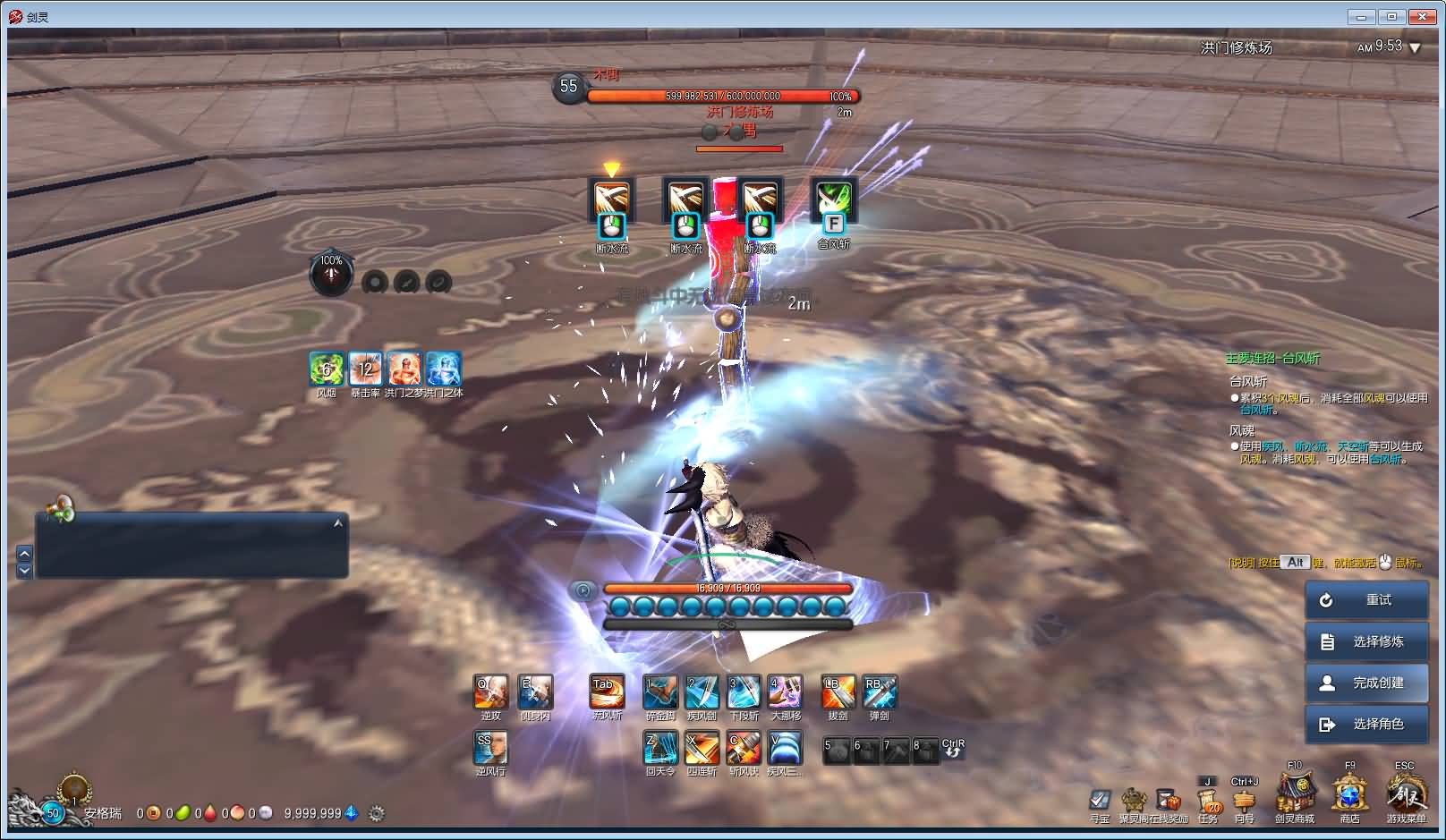Open the 任务 quest scroll icon
Viewport: 1446px width, 840px height.
pyautogui.click(x=1207, y=801)
